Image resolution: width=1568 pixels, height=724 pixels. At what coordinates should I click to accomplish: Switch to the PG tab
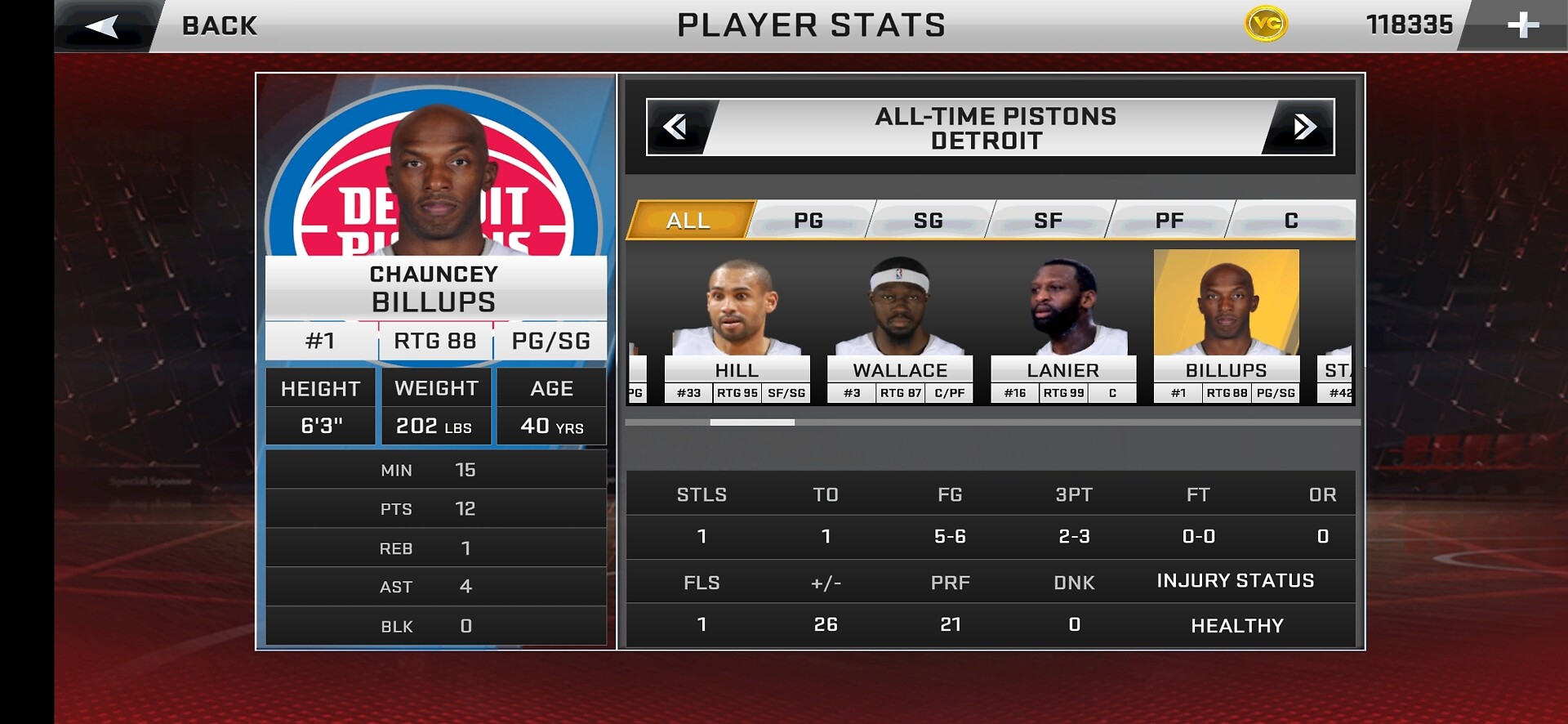[808, 220]
